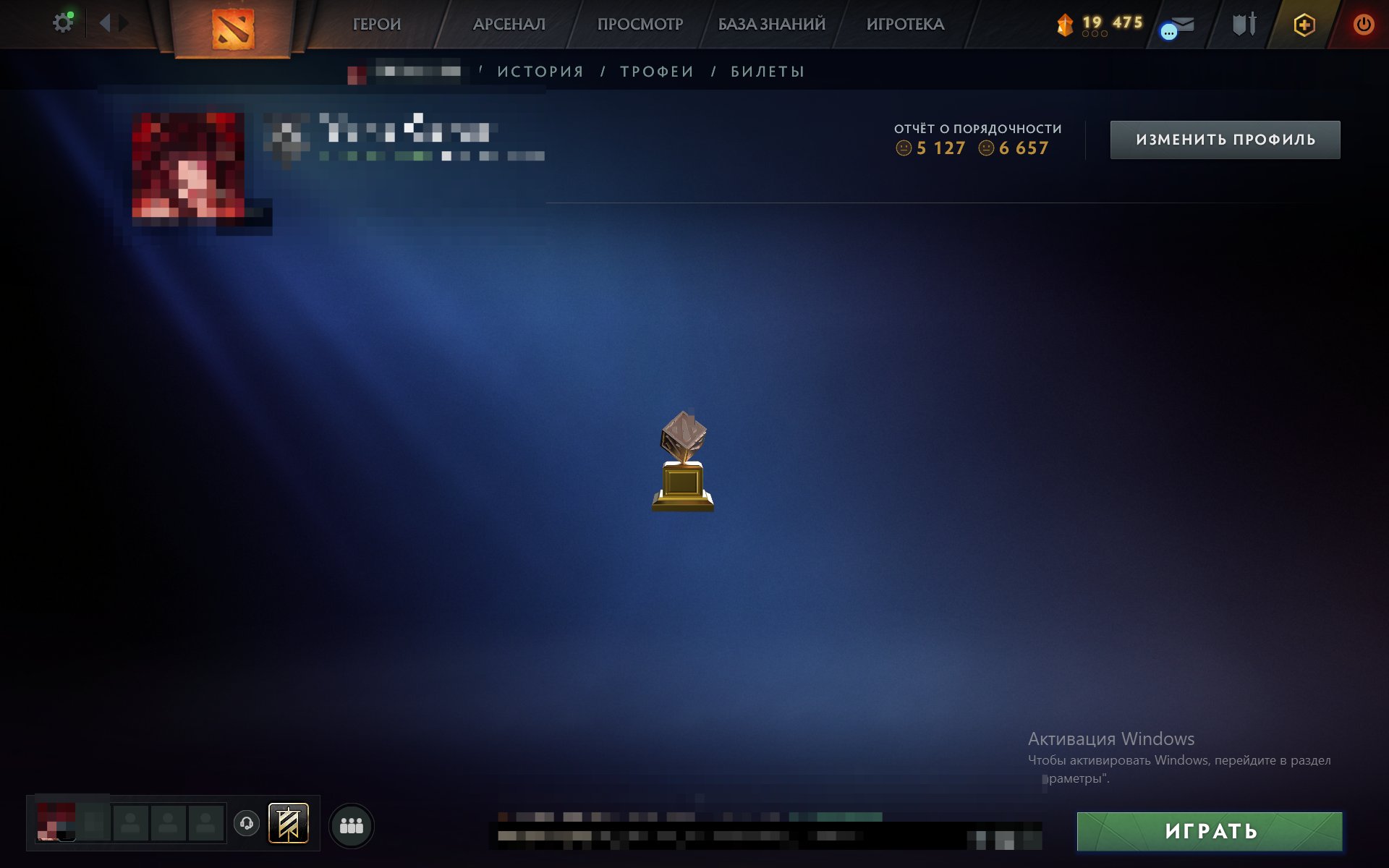Switch to the ТРОФЕИ tab
The image size is (1389, 868).
coord(655,71)
